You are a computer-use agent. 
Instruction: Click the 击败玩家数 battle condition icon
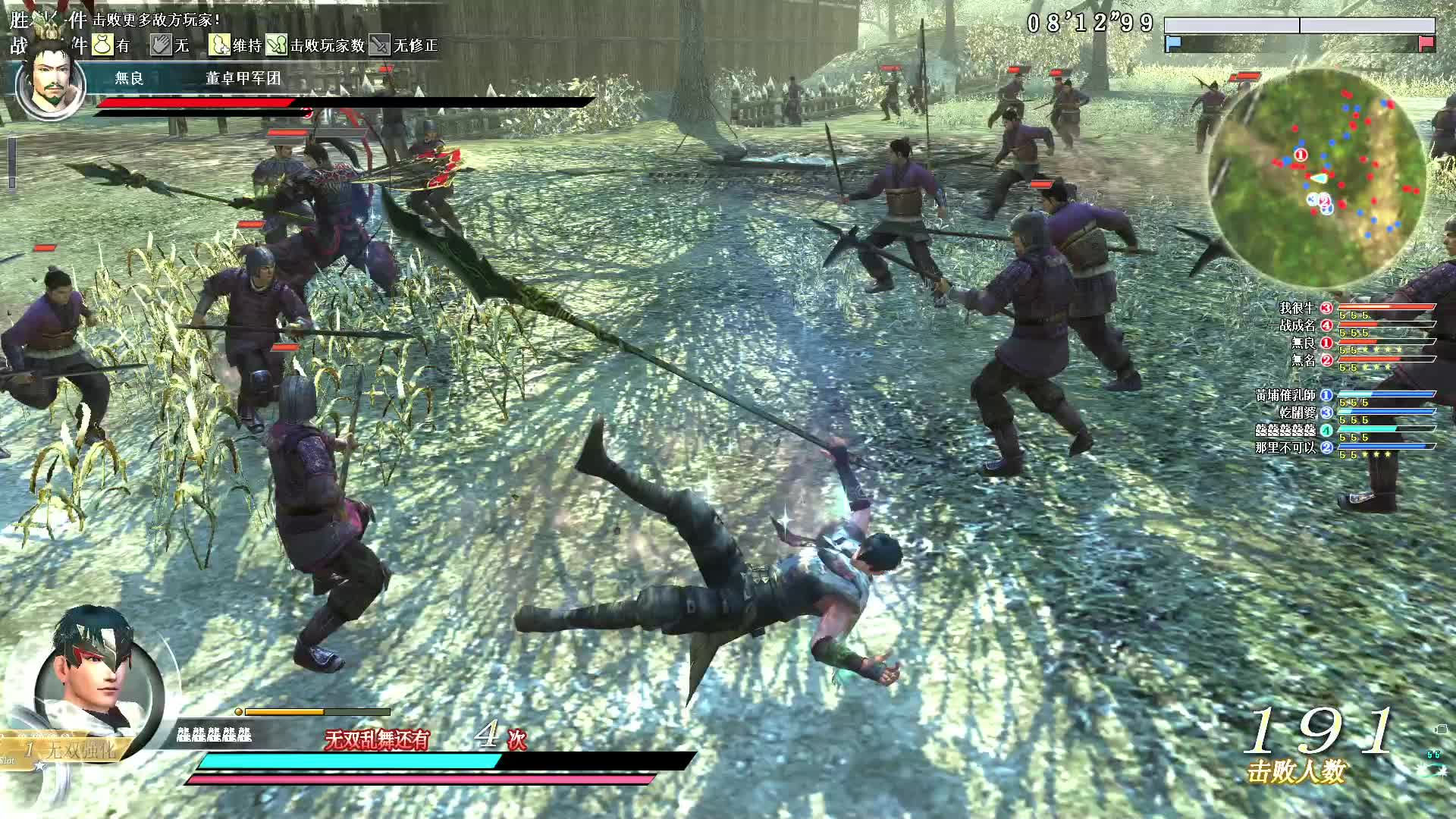277,45
